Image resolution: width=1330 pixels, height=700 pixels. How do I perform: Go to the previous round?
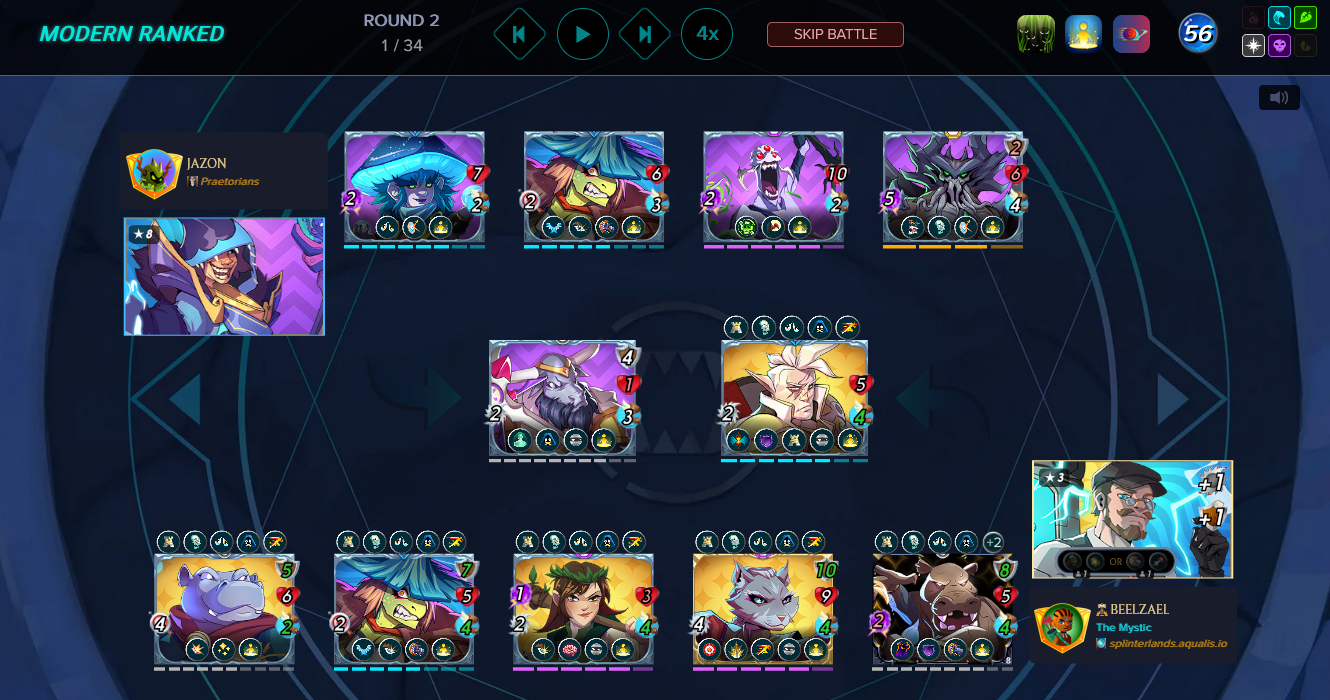[519, 34]
